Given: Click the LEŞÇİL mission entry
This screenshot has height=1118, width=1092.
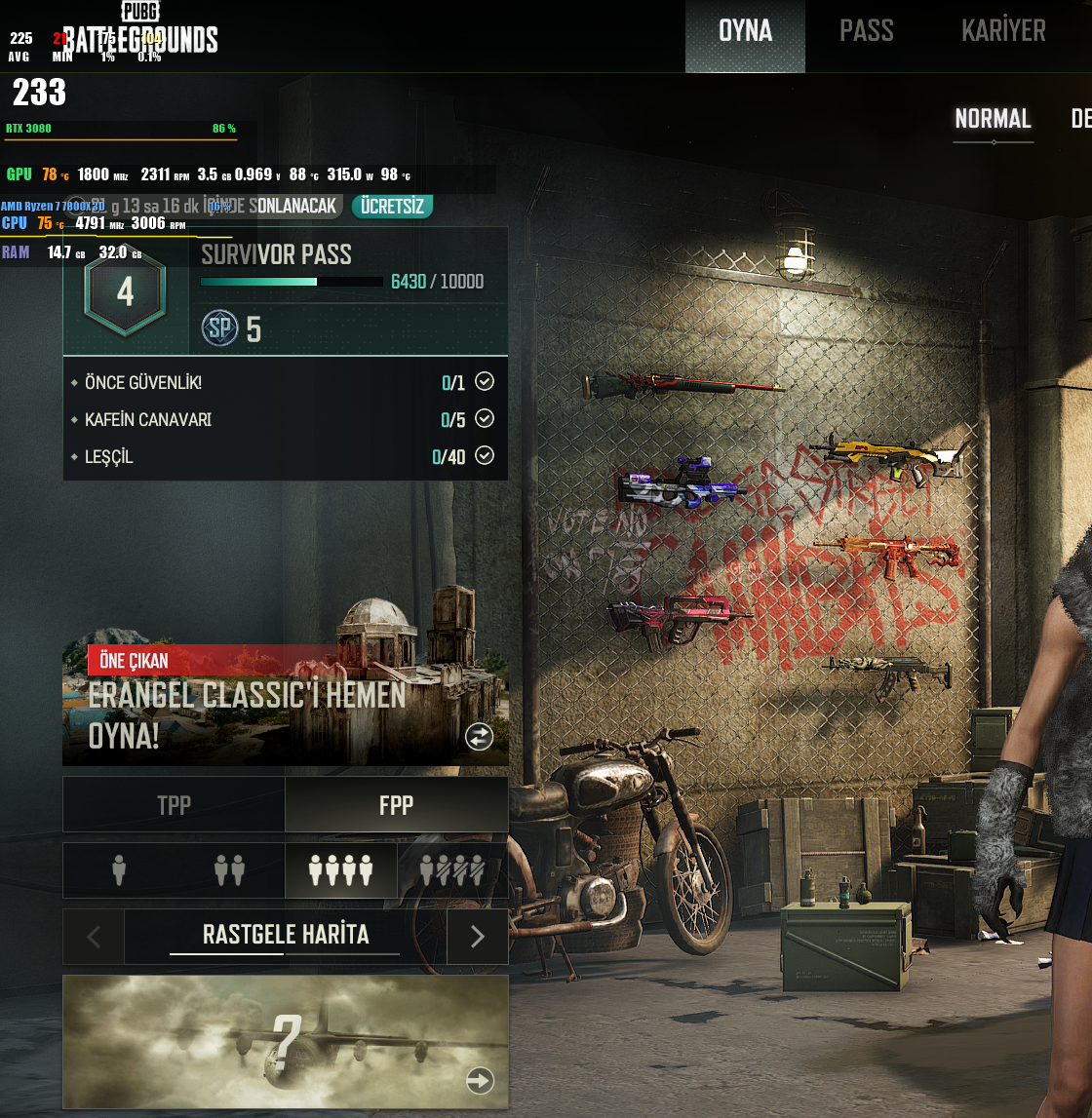Looking at the screenshot, I should tap(285, 457).
